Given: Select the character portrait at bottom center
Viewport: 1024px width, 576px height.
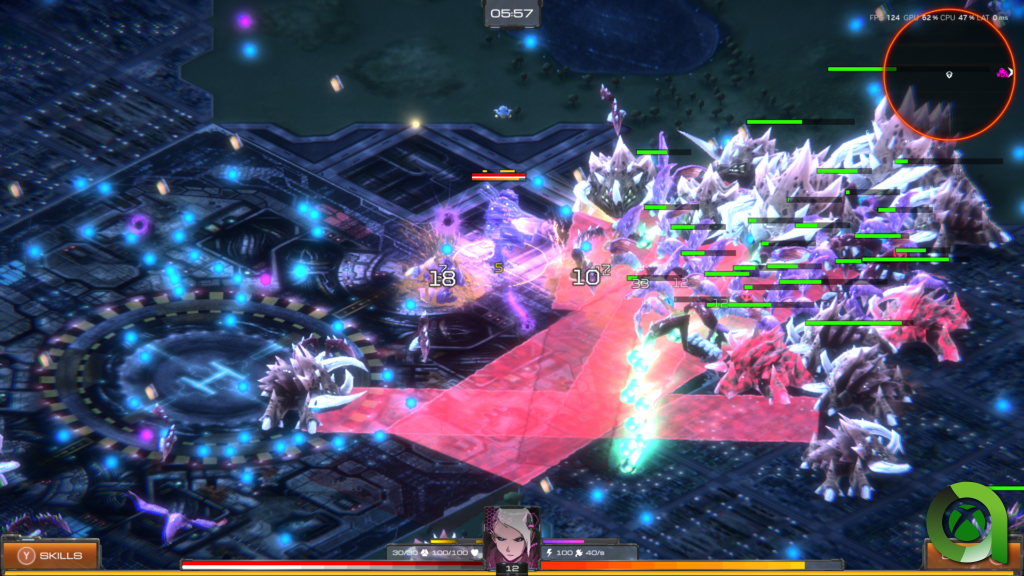Looking at the screenshot, I should pyautogui.click(x=512, y=538).
